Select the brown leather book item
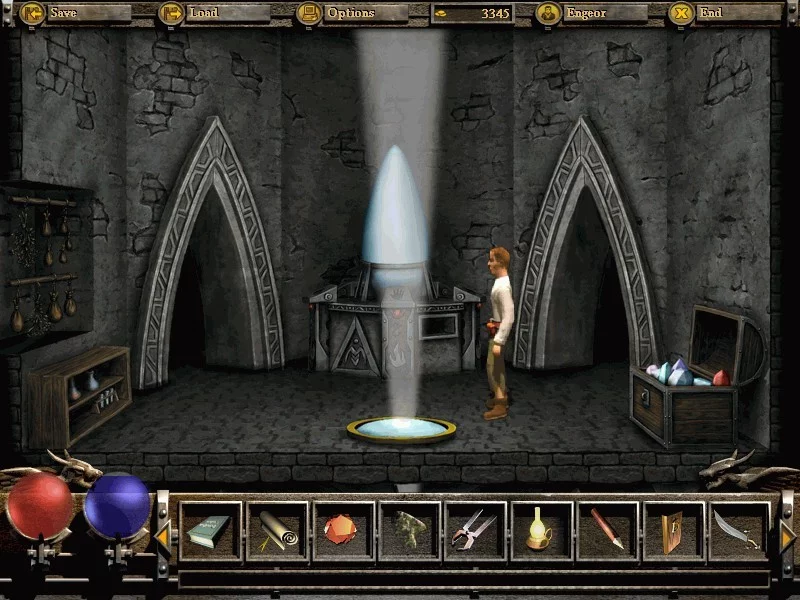Screen dimensions: 800x600 (674, 530)
